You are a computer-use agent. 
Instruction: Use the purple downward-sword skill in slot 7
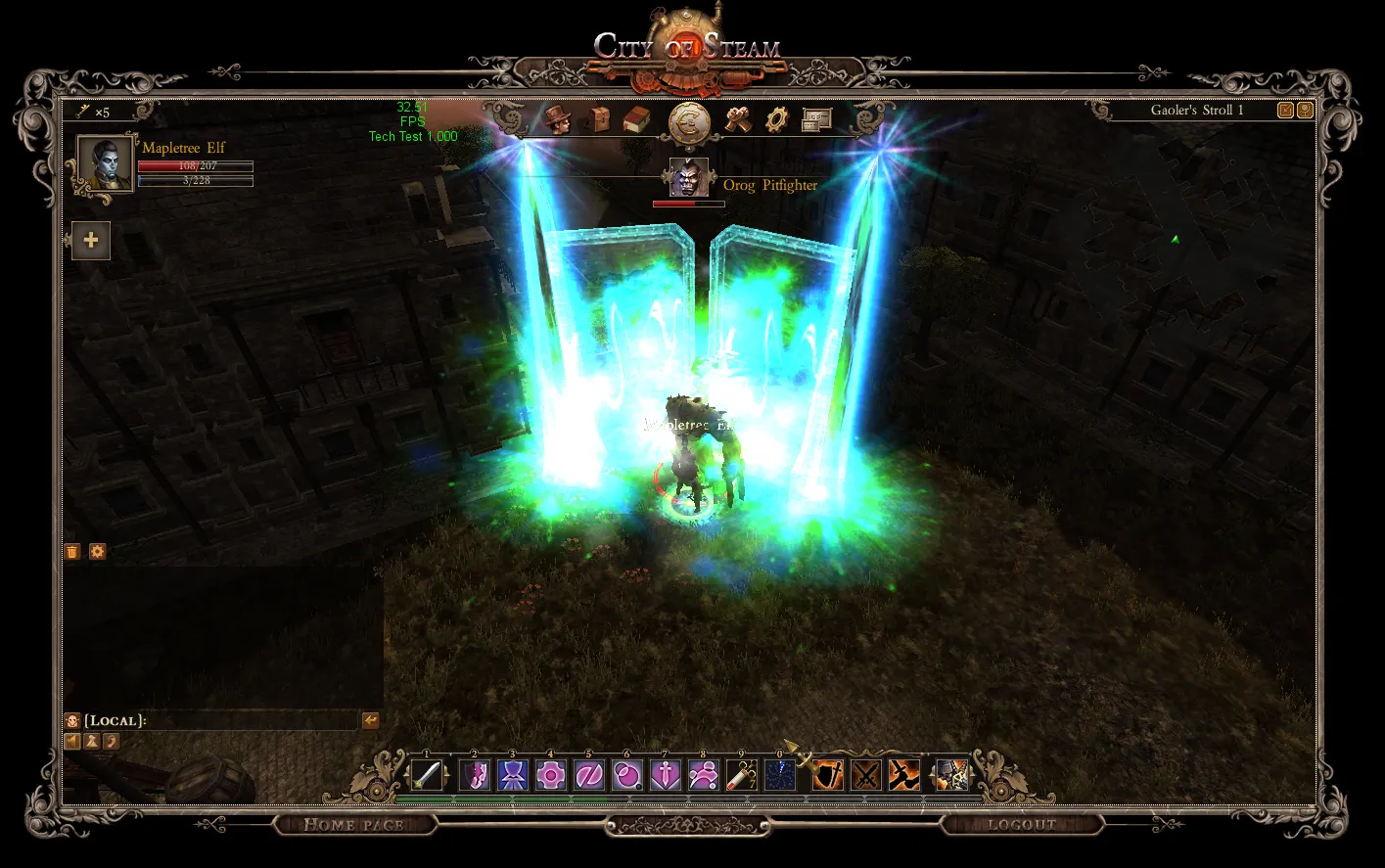[x=666, y=775]
